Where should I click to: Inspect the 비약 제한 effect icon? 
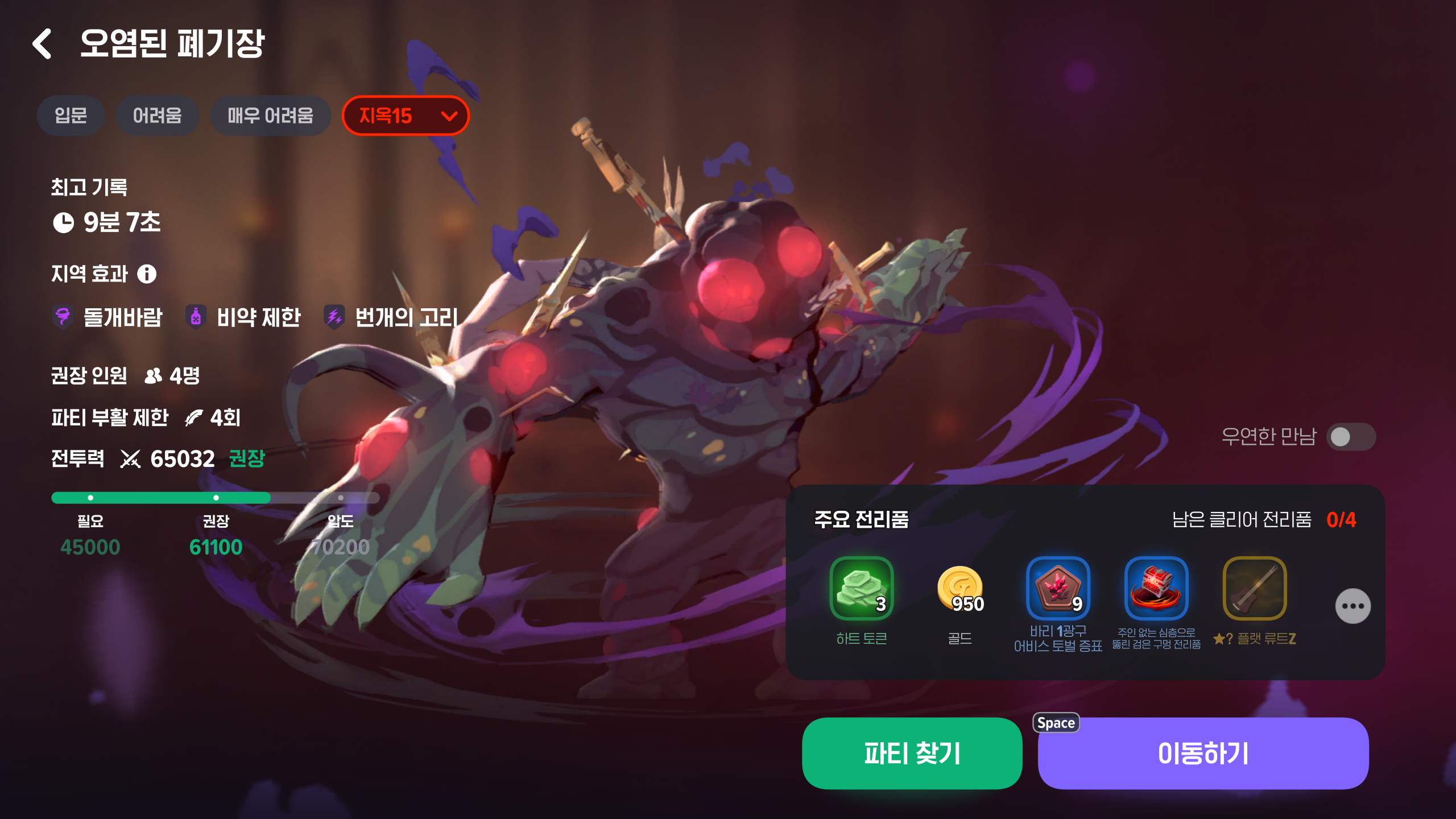[x=196, y=317]
